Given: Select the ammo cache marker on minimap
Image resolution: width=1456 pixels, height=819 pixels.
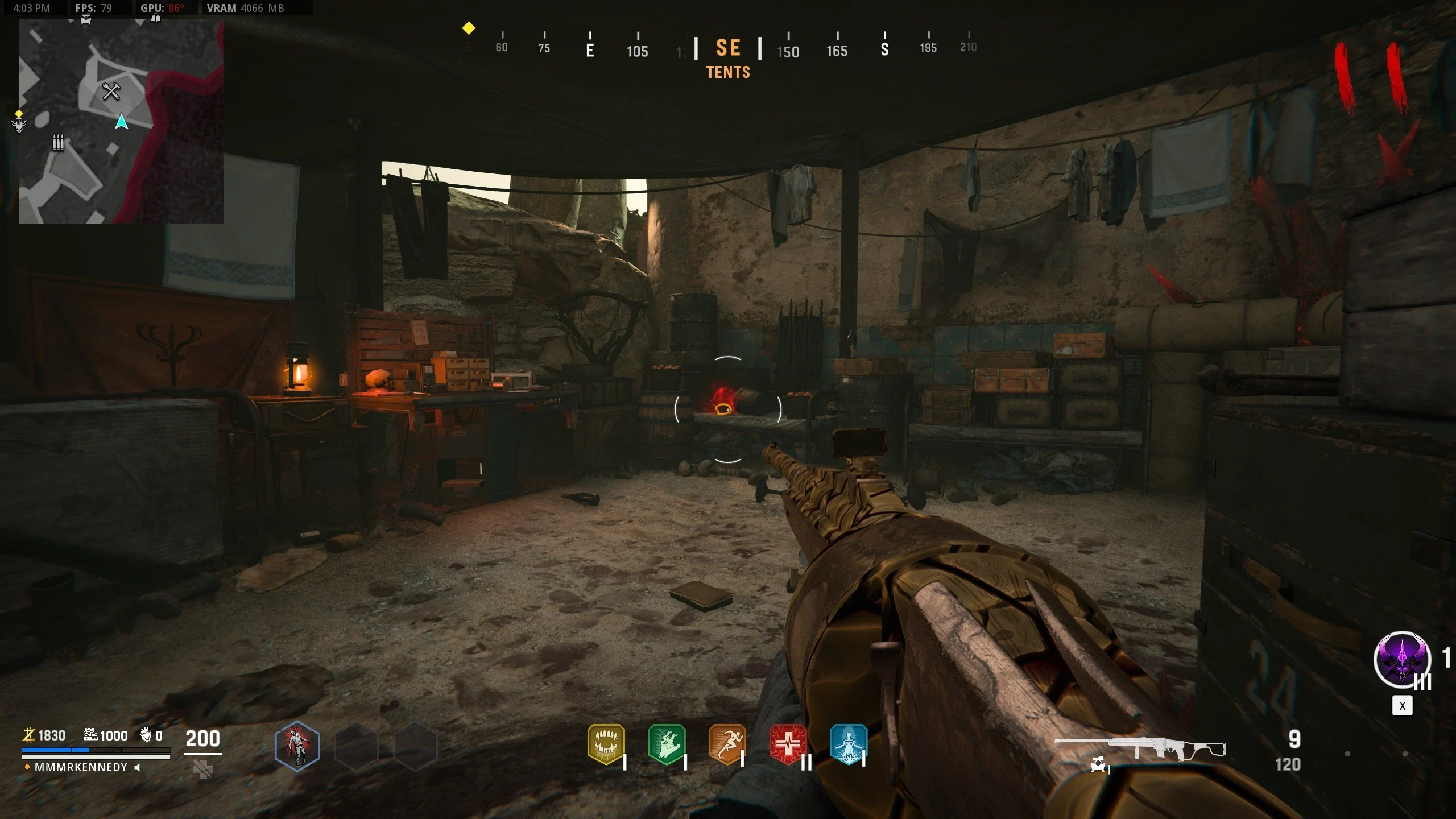Looking at the screenshot, I should point(58,142).
